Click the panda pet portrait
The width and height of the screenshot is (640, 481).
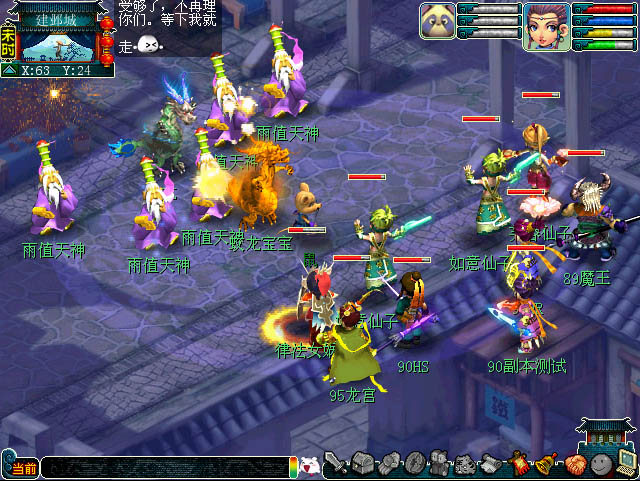click(x=435, y=22)
